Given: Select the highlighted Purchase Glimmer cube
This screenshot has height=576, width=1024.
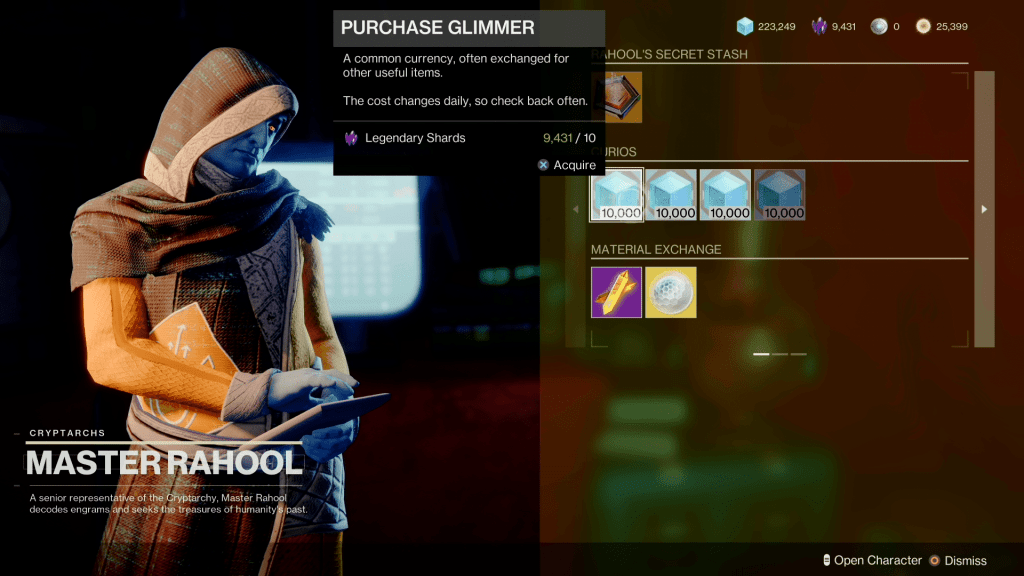Looking at the screenshot, I should click(616, 195).
